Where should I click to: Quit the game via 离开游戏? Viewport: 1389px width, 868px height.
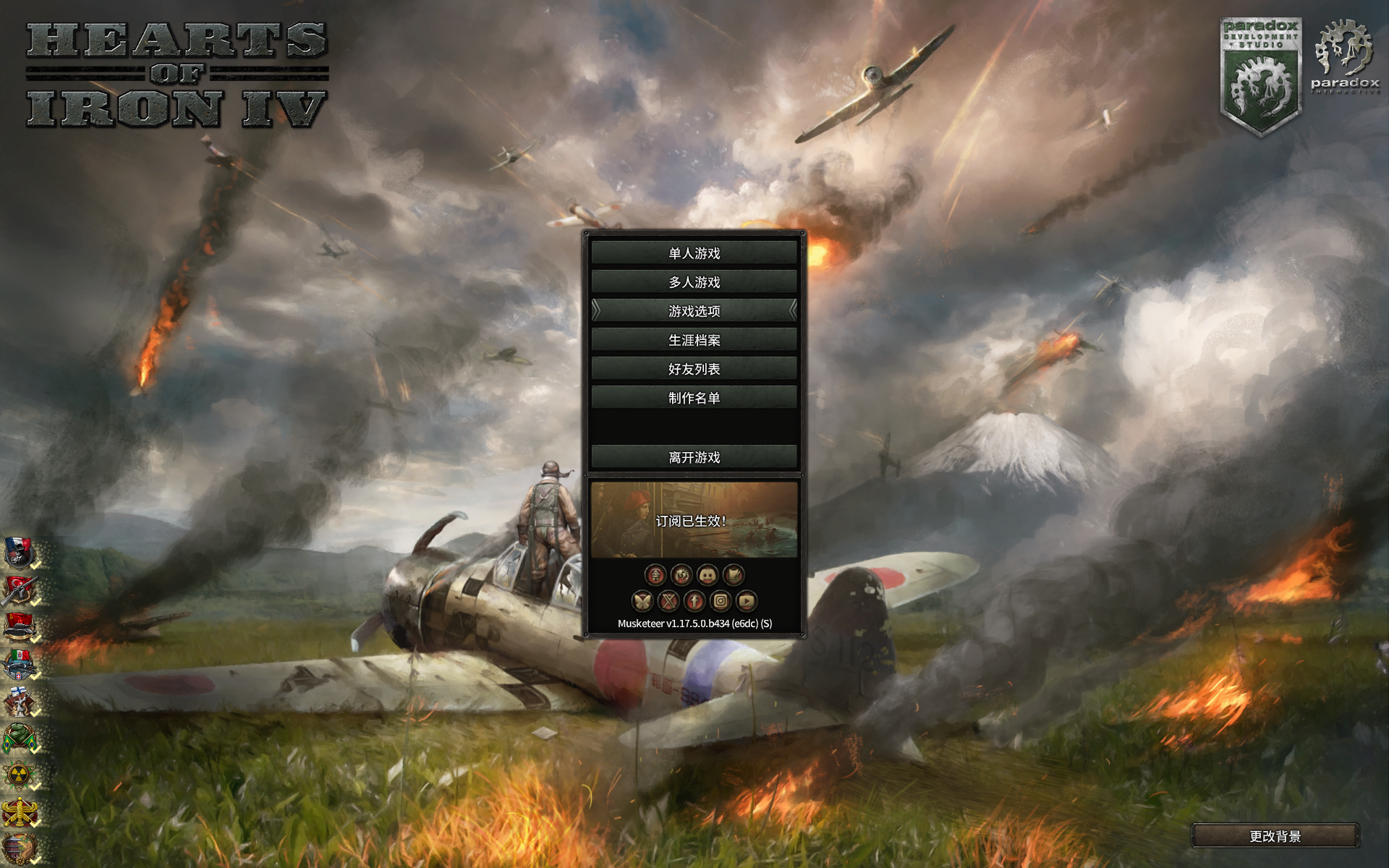694,457
